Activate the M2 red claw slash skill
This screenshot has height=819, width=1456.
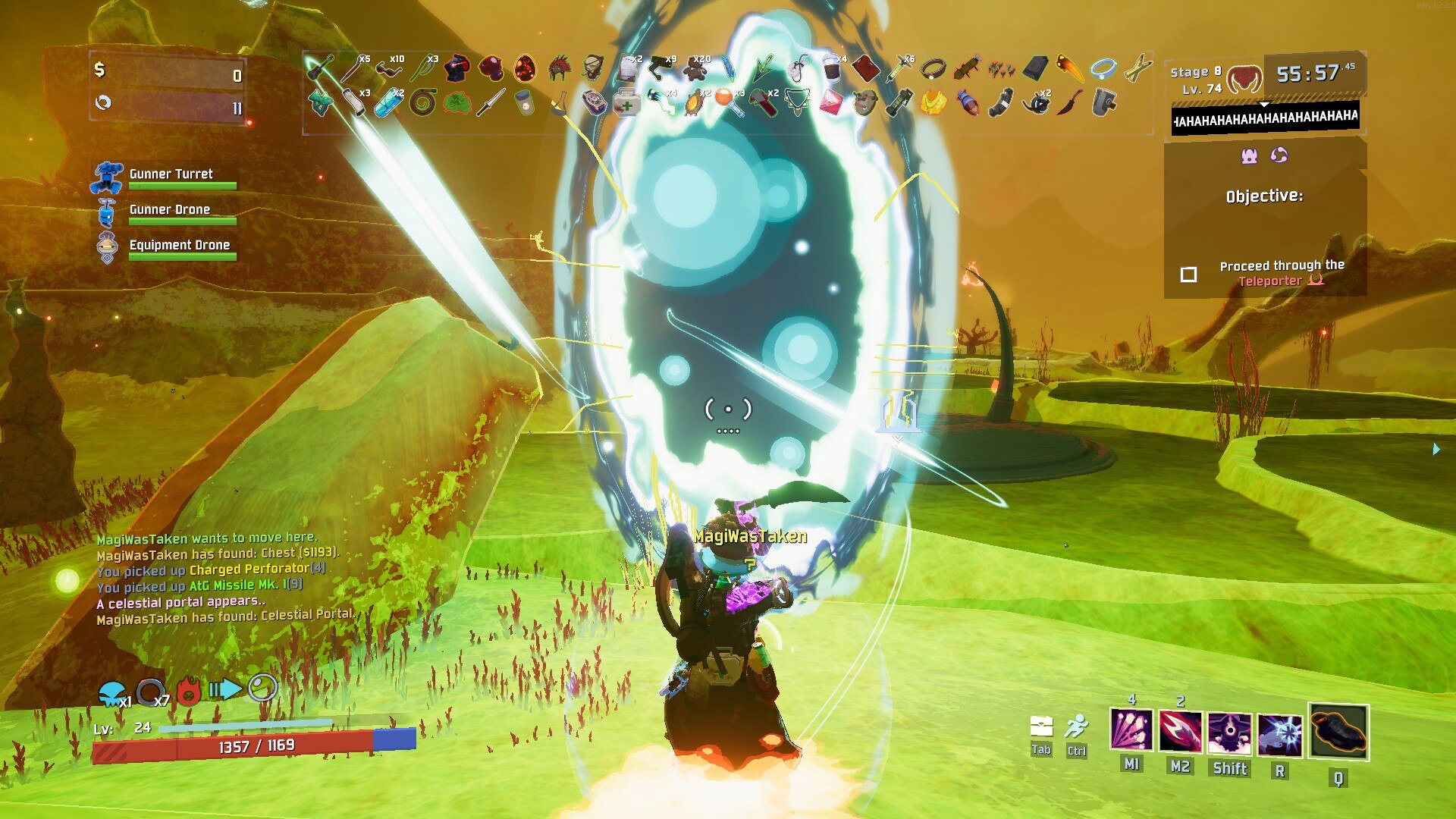tap(1180, 732)
